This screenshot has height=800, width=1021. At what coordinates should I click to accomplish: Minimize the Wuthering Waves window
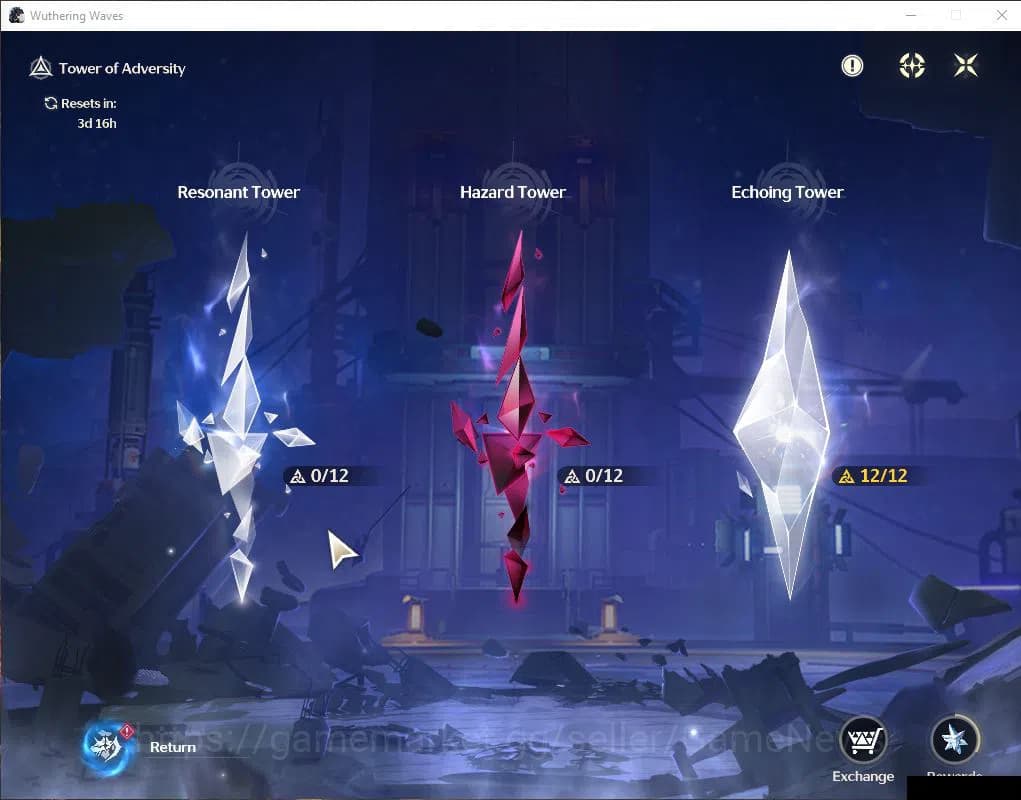(x=910, y=15)
